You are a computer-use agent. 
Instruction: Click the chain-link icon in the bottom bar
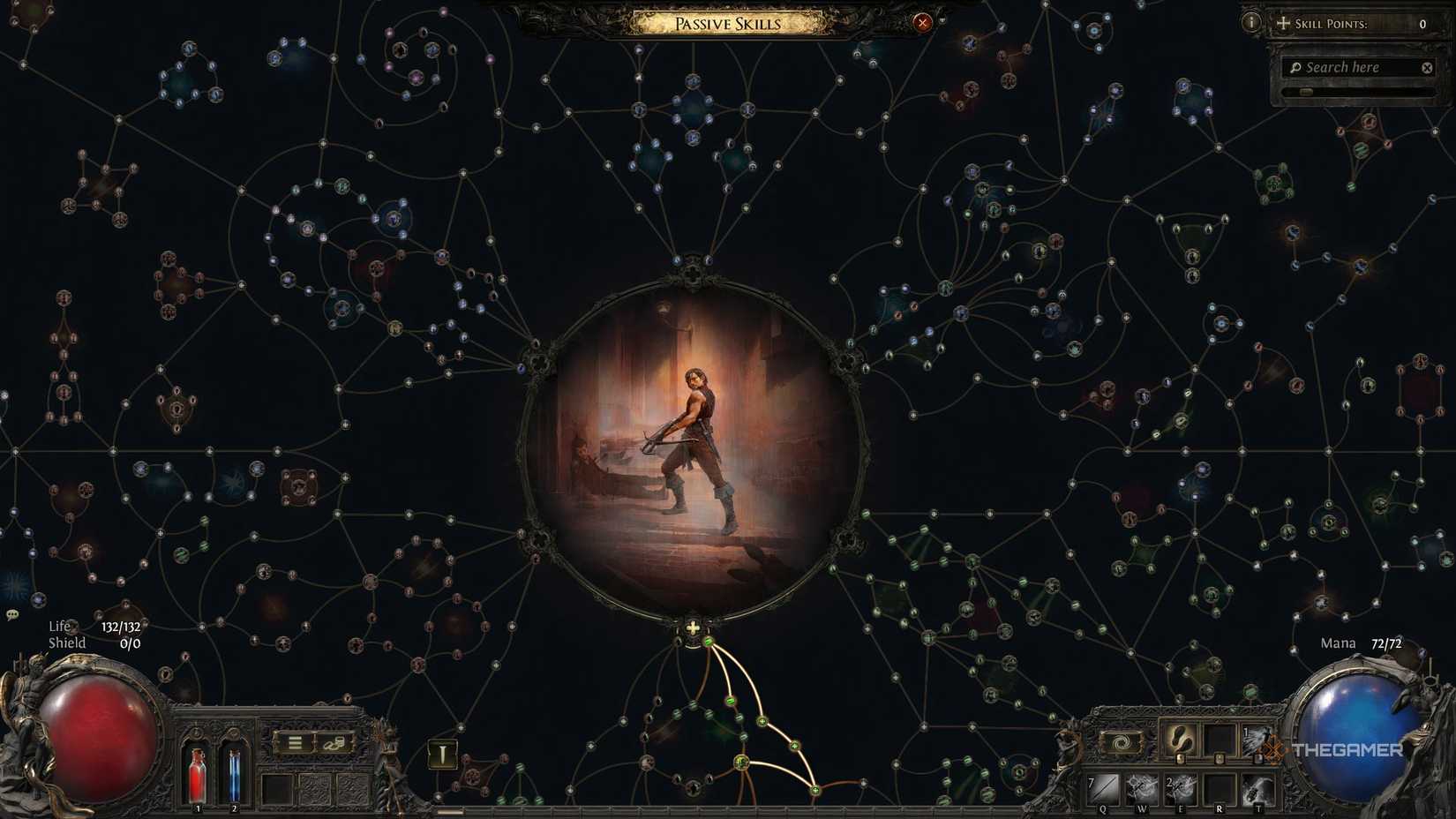pyautogui.click(x=334, y=743)
